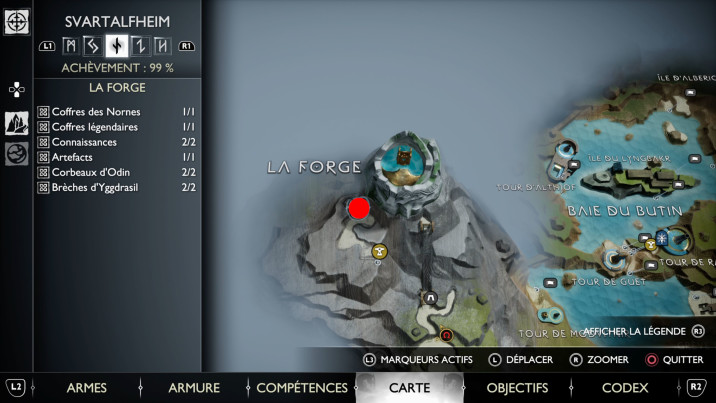The height and width of the screenshot is (403, 716).
Task: Switch to the Codex tab
Action: click(x=625, y=388)
